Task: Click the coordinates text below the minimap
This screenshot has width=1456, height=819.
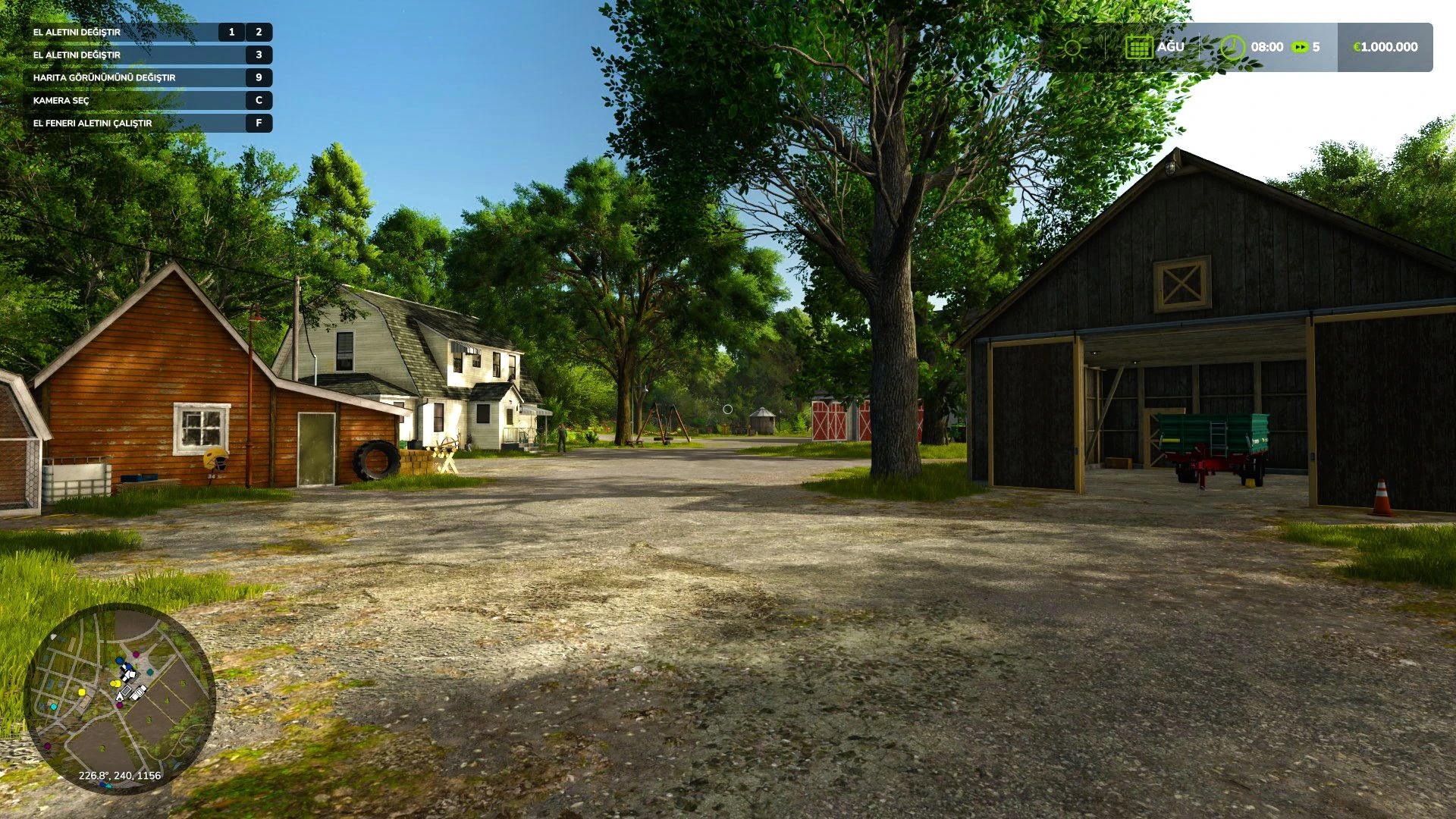Action: tap(120, 775)
